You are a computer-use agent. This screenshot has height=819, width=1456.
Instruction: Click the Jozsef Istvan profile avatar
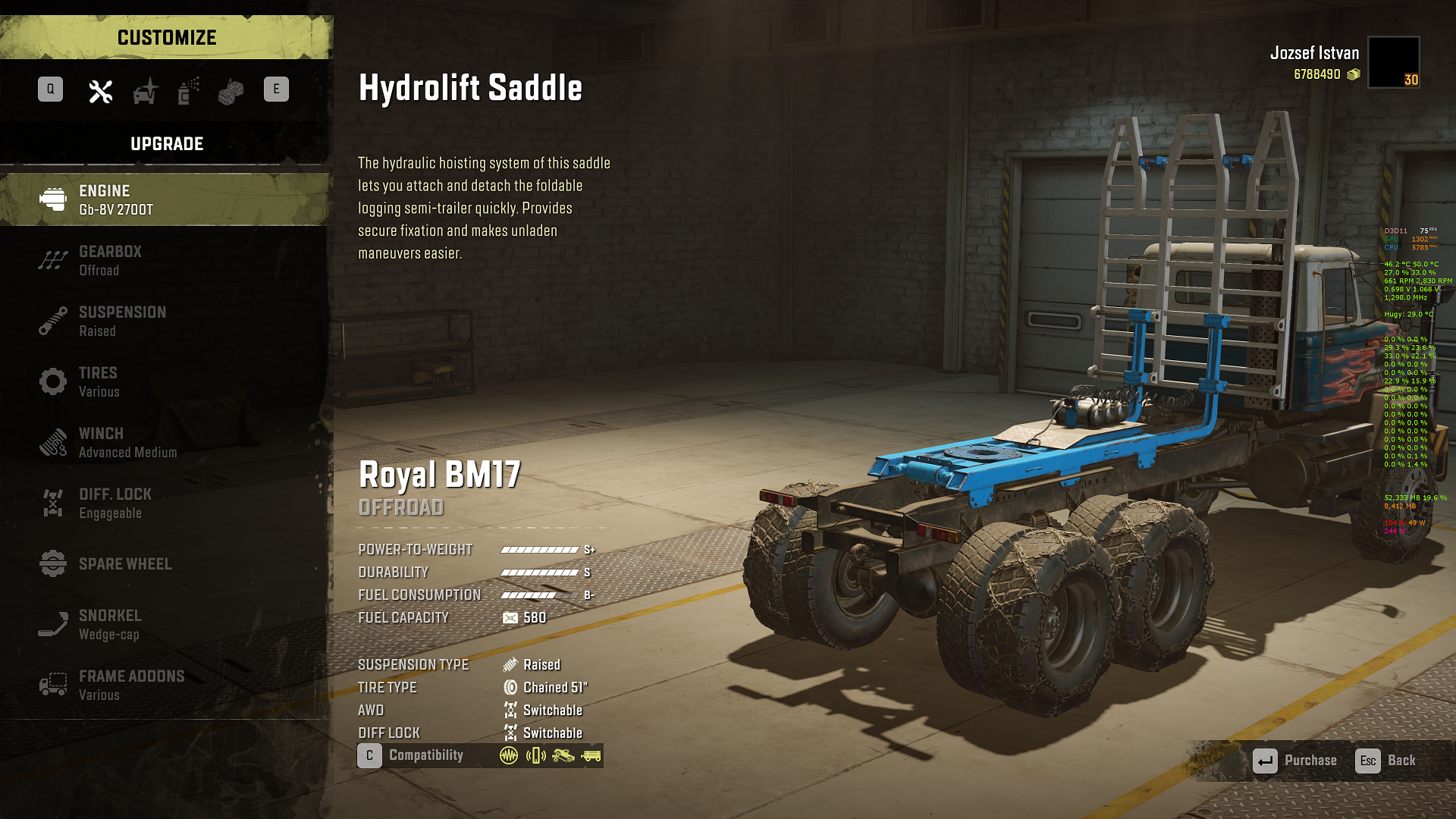[x=1394, y=62]
